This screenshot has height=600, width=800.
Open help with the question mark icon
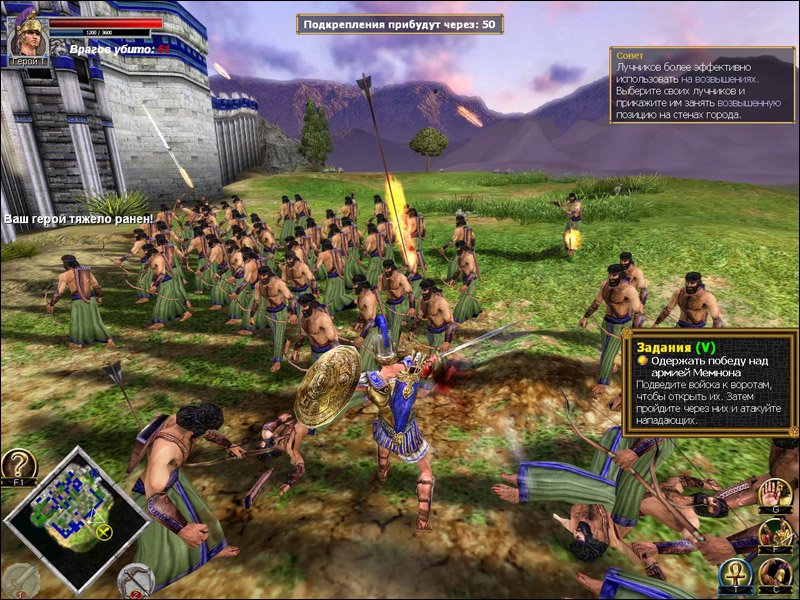pyautogui.click(x=18, y=467)
